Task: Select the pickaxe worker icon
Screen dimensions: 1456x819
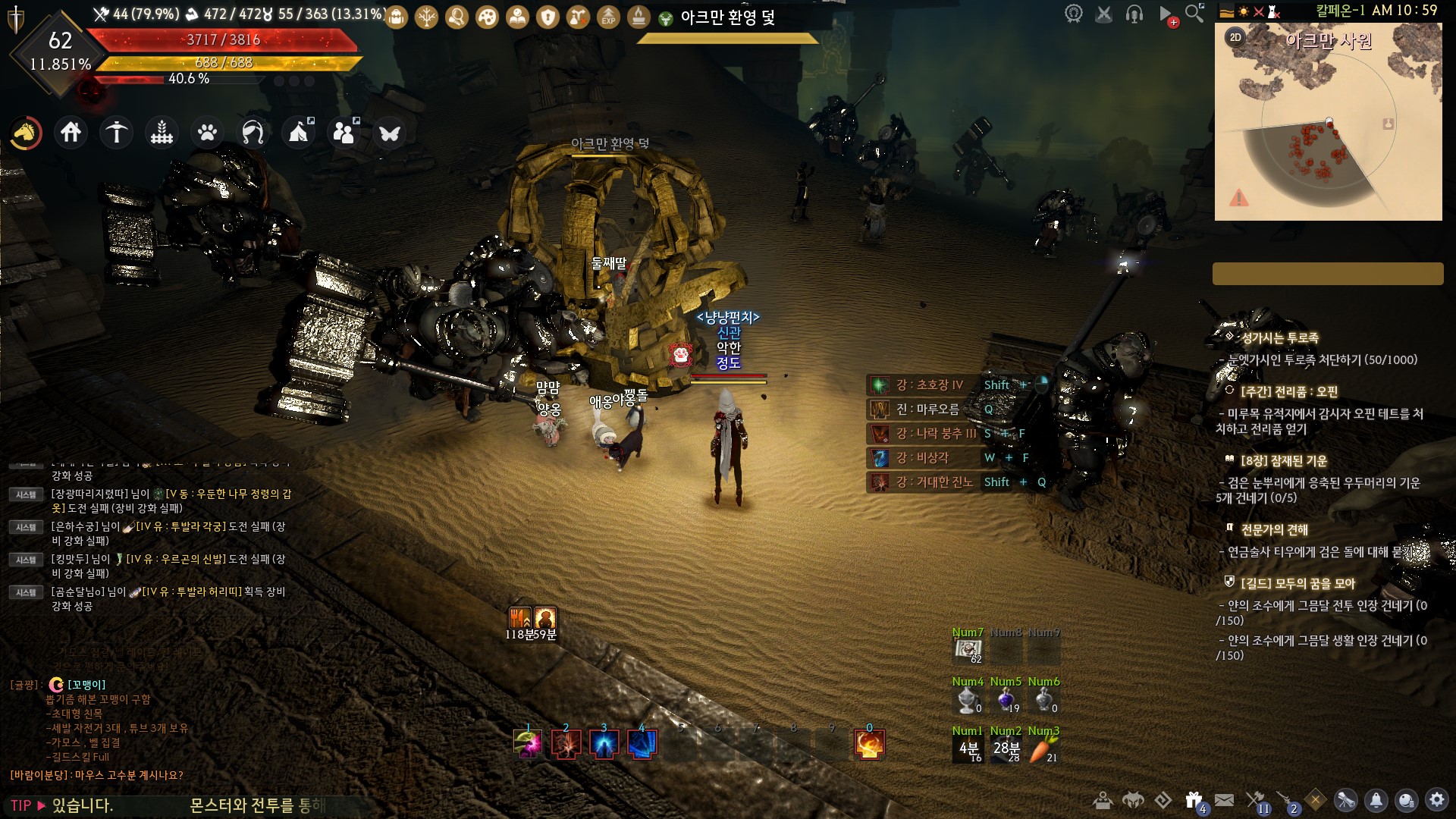Action: click(x=117, y=133)
